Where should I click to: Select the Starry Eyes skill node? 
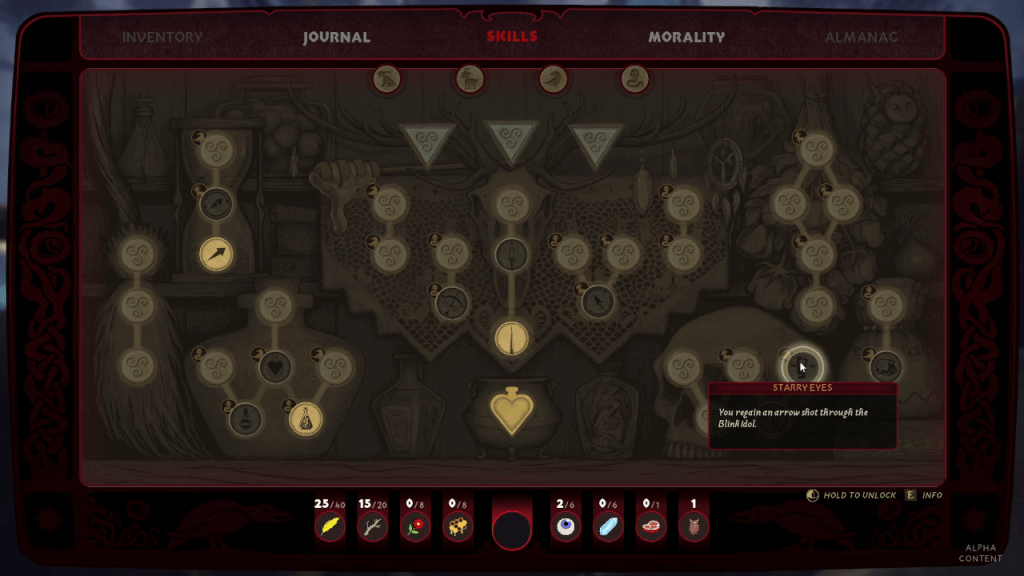(801, 366)
